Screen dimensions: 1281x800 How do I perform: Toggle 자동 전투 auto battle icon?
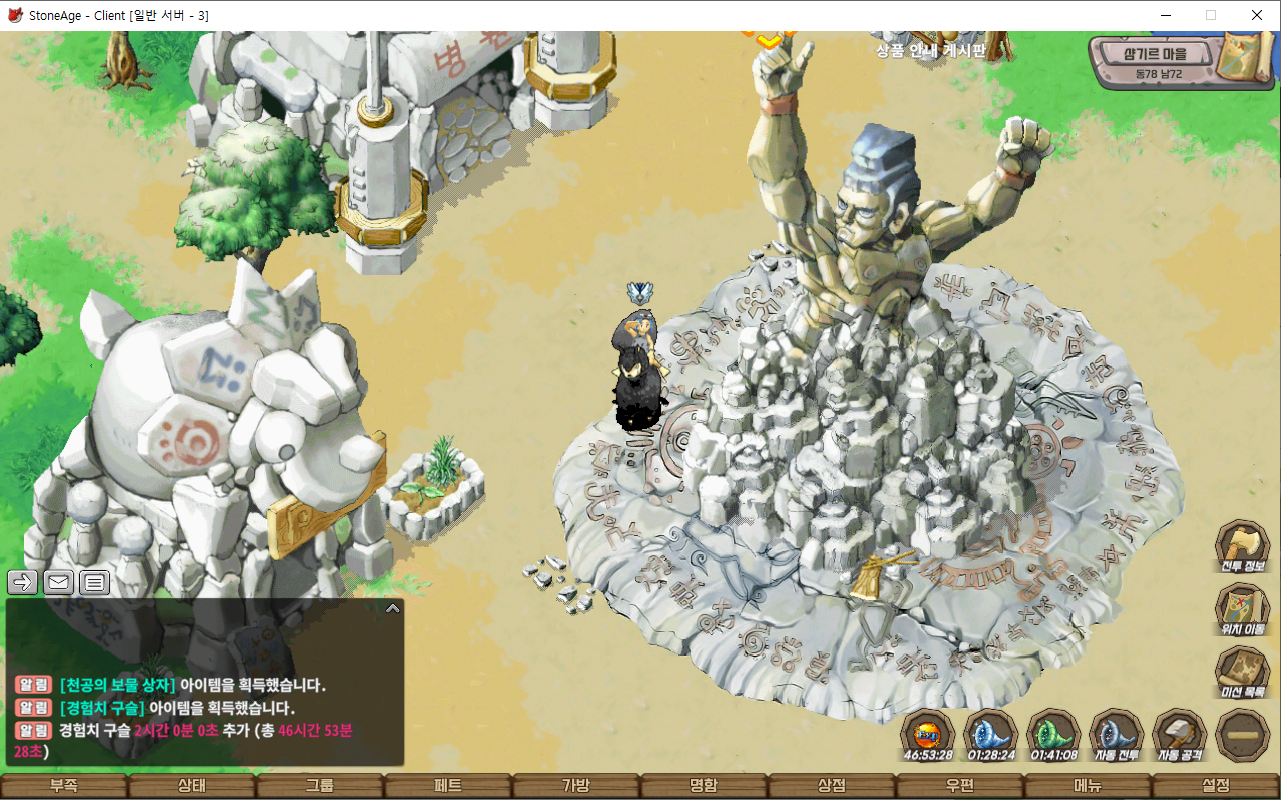pyautogui.click(x=1116, y=734)
